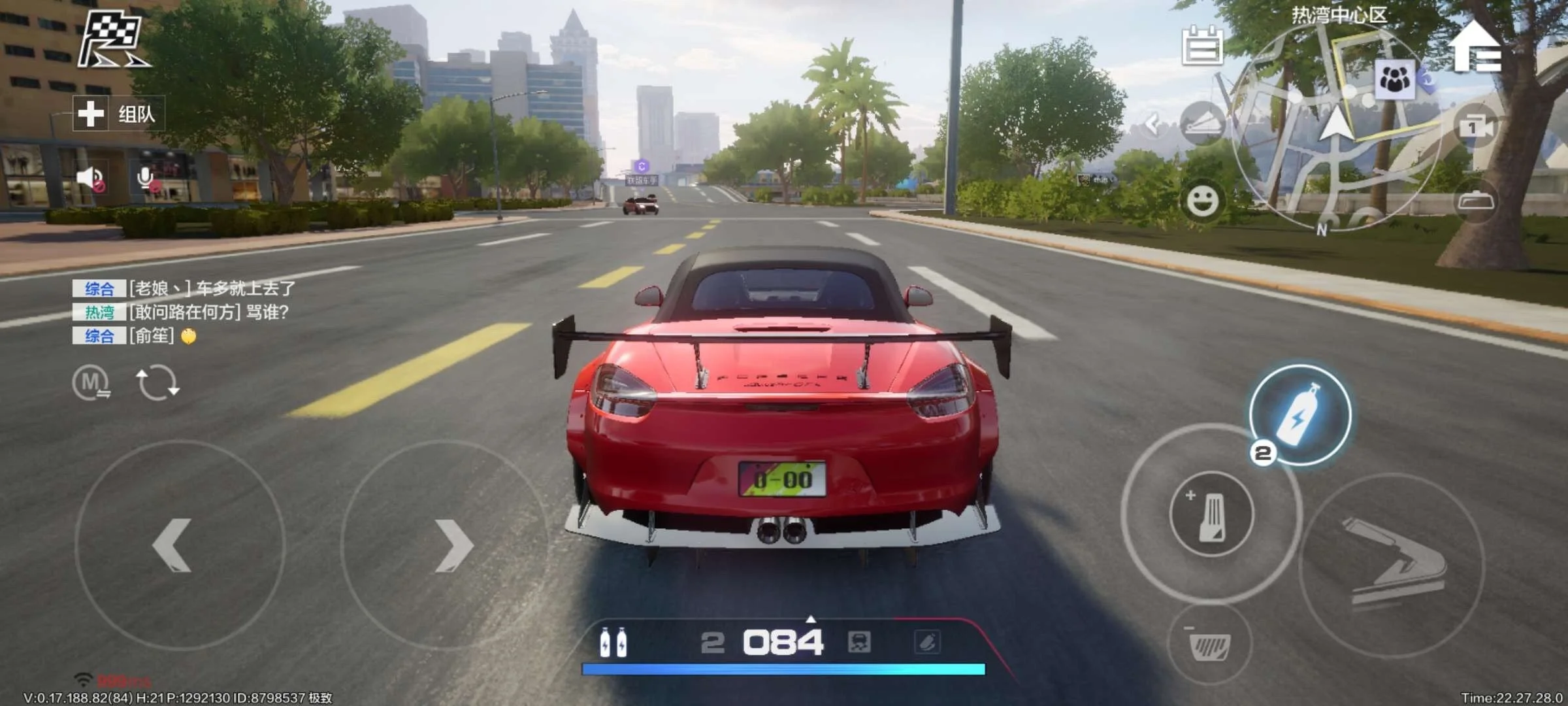The image size is (1568, 706).
Task: Tap the circular arrows reset-car icon
Action: [157, 383]
